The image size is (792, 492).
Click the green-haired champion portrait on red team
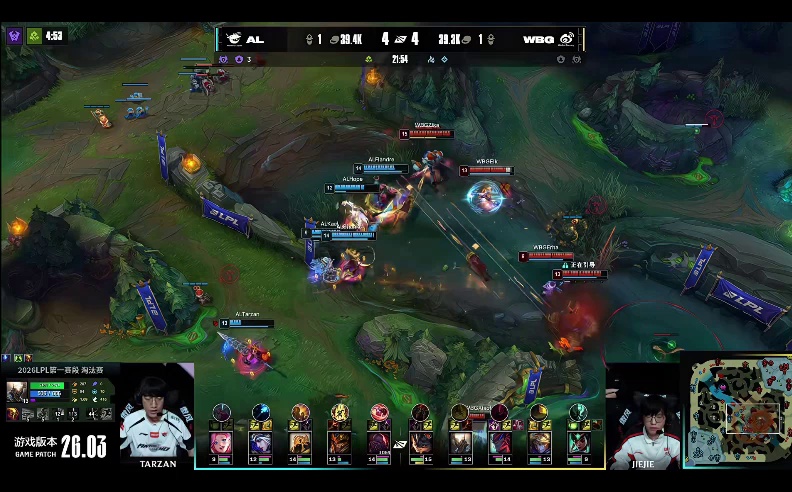pyautogui.click(x=580, y=442)
